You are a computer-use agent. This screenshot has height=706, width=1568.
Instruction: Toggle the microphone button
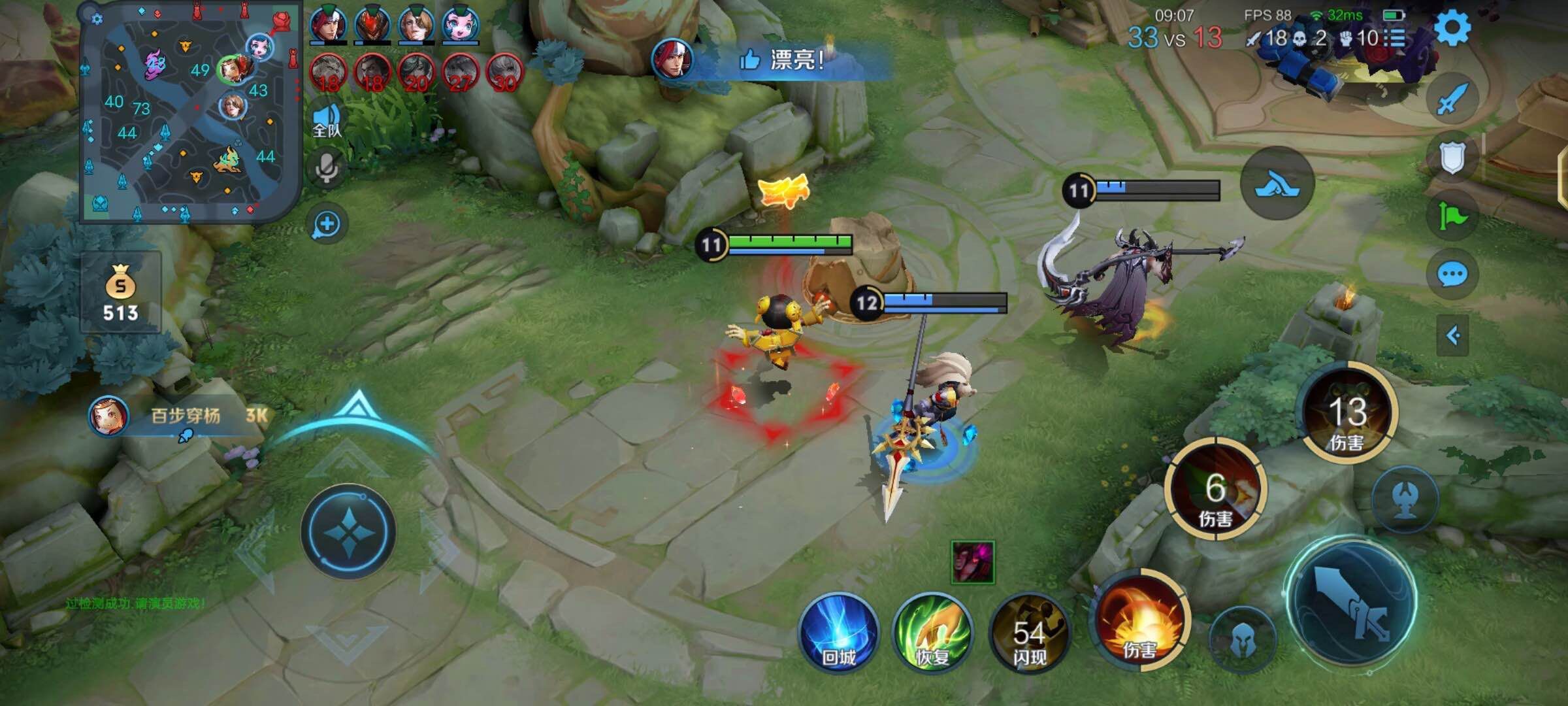click(327, 168)
